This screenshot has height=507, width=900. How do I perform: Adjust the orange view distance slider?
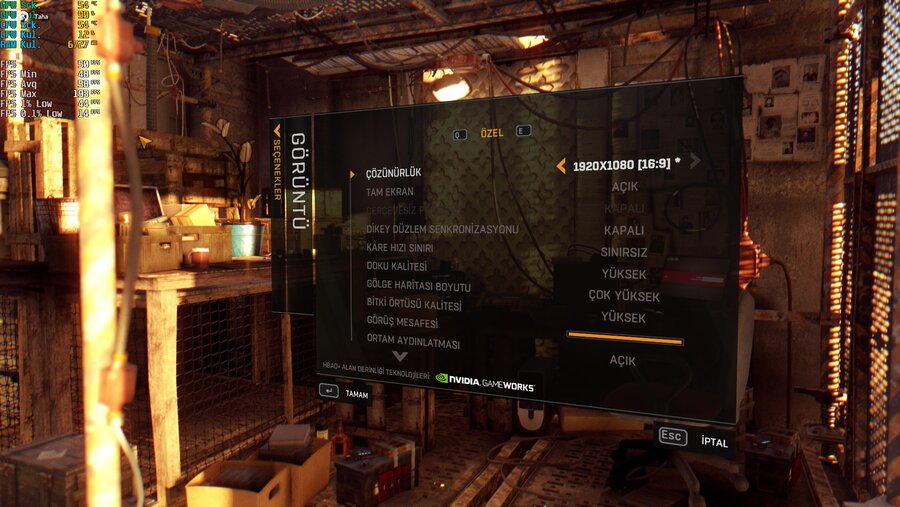[625, 341]
